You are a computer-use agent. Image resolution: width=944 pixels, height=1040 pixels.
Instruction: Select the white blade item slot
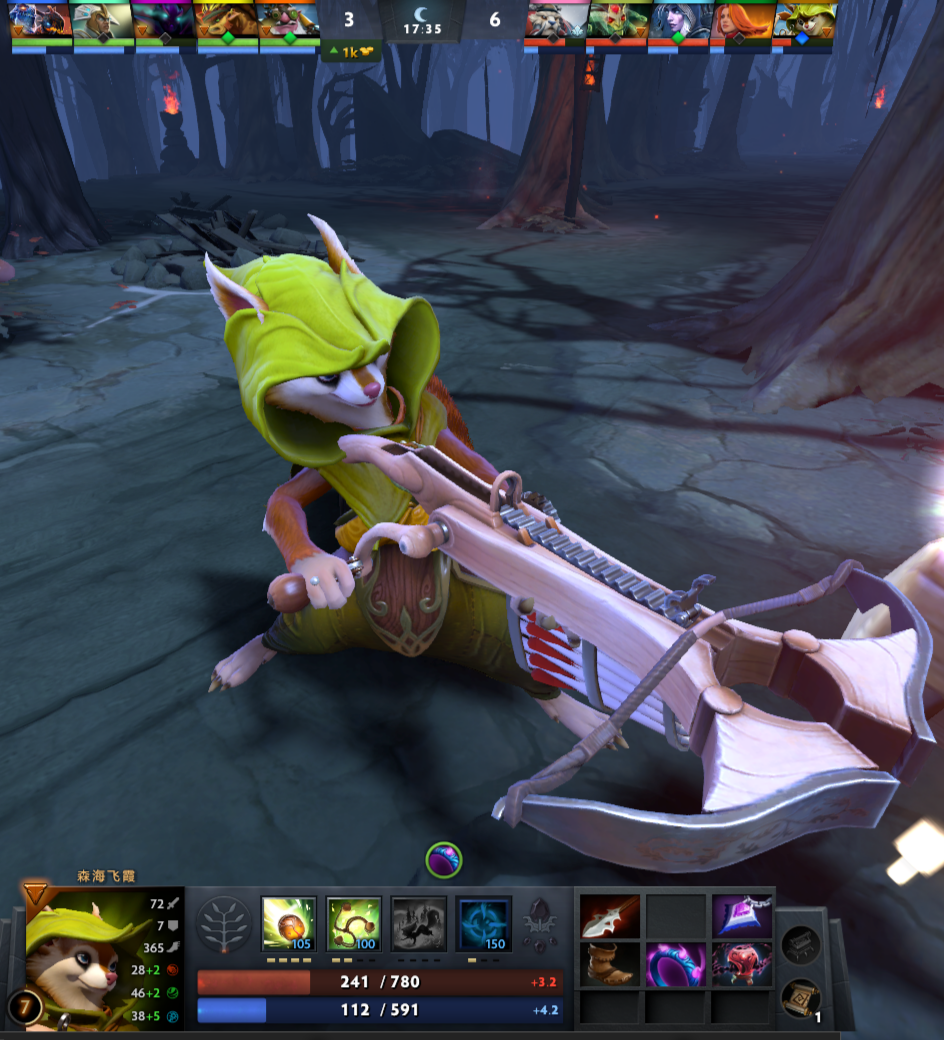coord(610,916)
